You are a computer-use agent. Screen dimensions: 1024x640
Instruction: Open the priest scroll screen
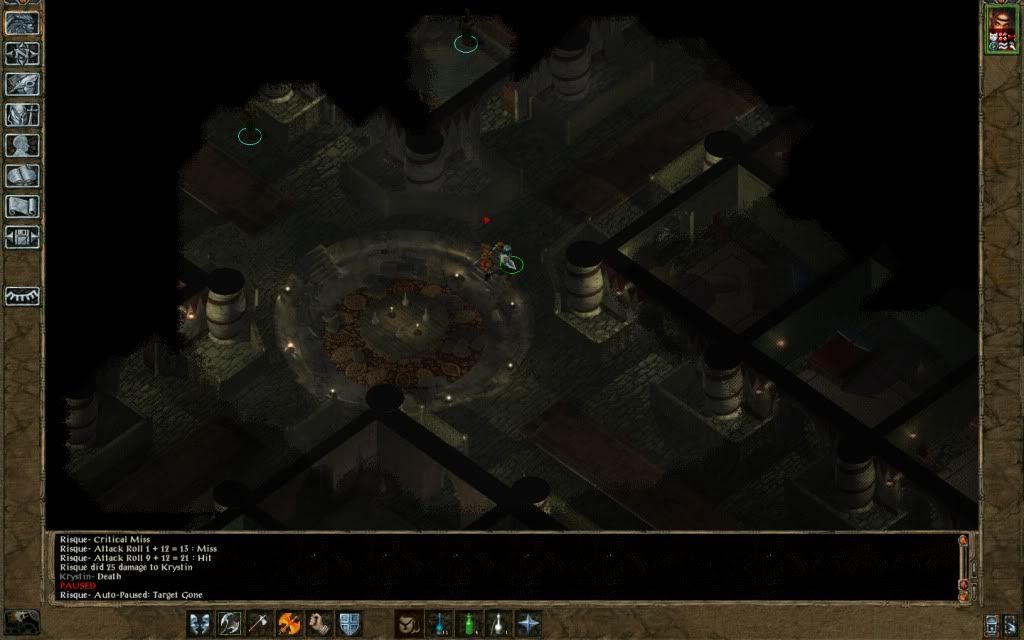[x=21, y=207]
